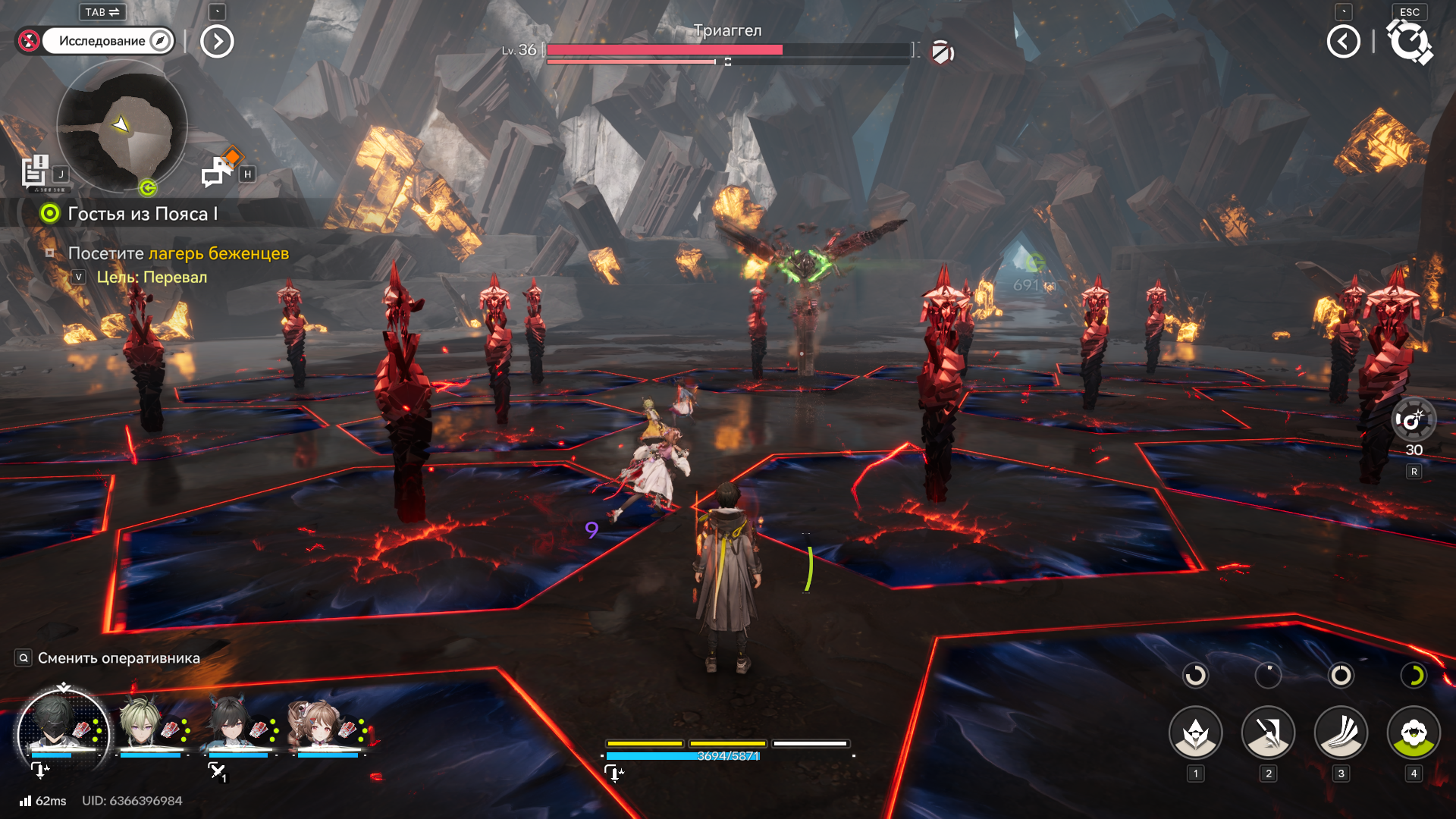Activate the second combat skill with blade icon
The width and height of the screenshot is (1456, 819).
(x=1268, y=733)
